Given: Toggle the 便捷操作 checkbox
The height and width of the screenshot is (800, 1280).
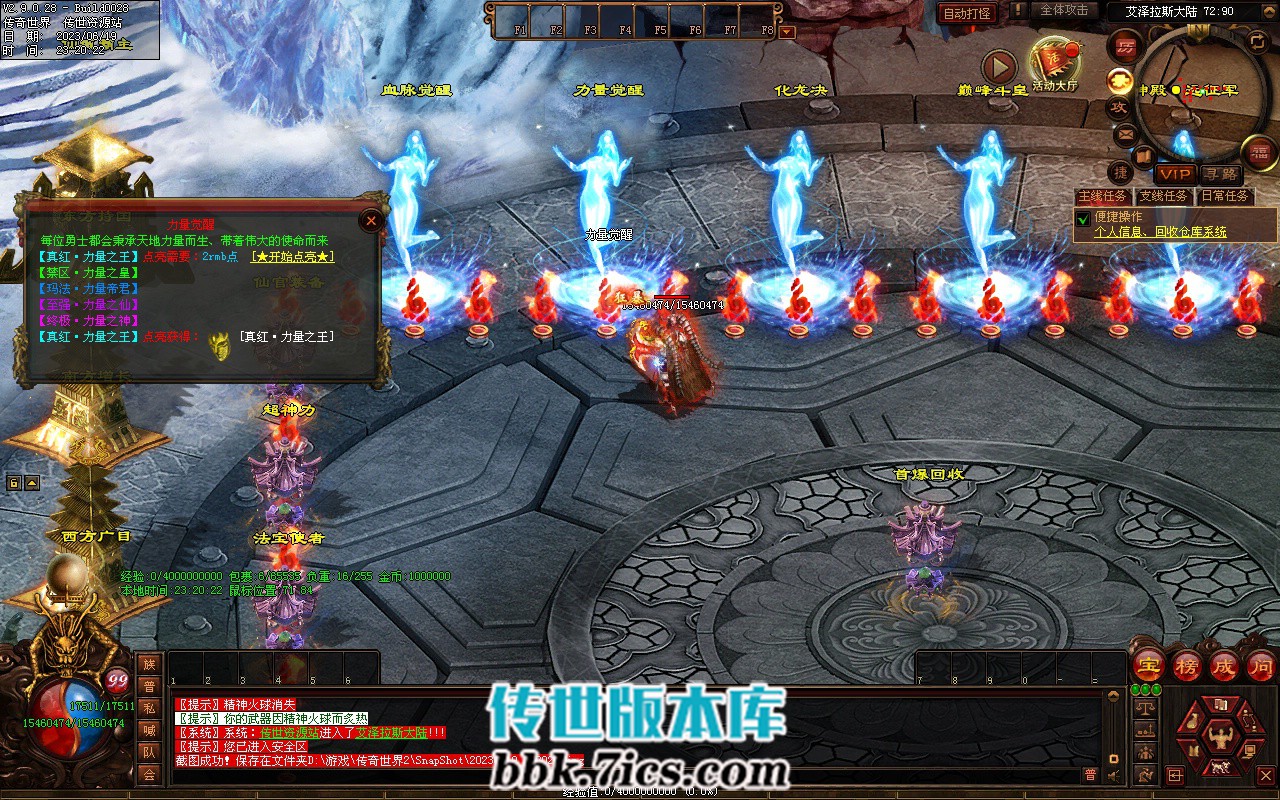Looking at the screenshot, I should (x=1082, y=218).
